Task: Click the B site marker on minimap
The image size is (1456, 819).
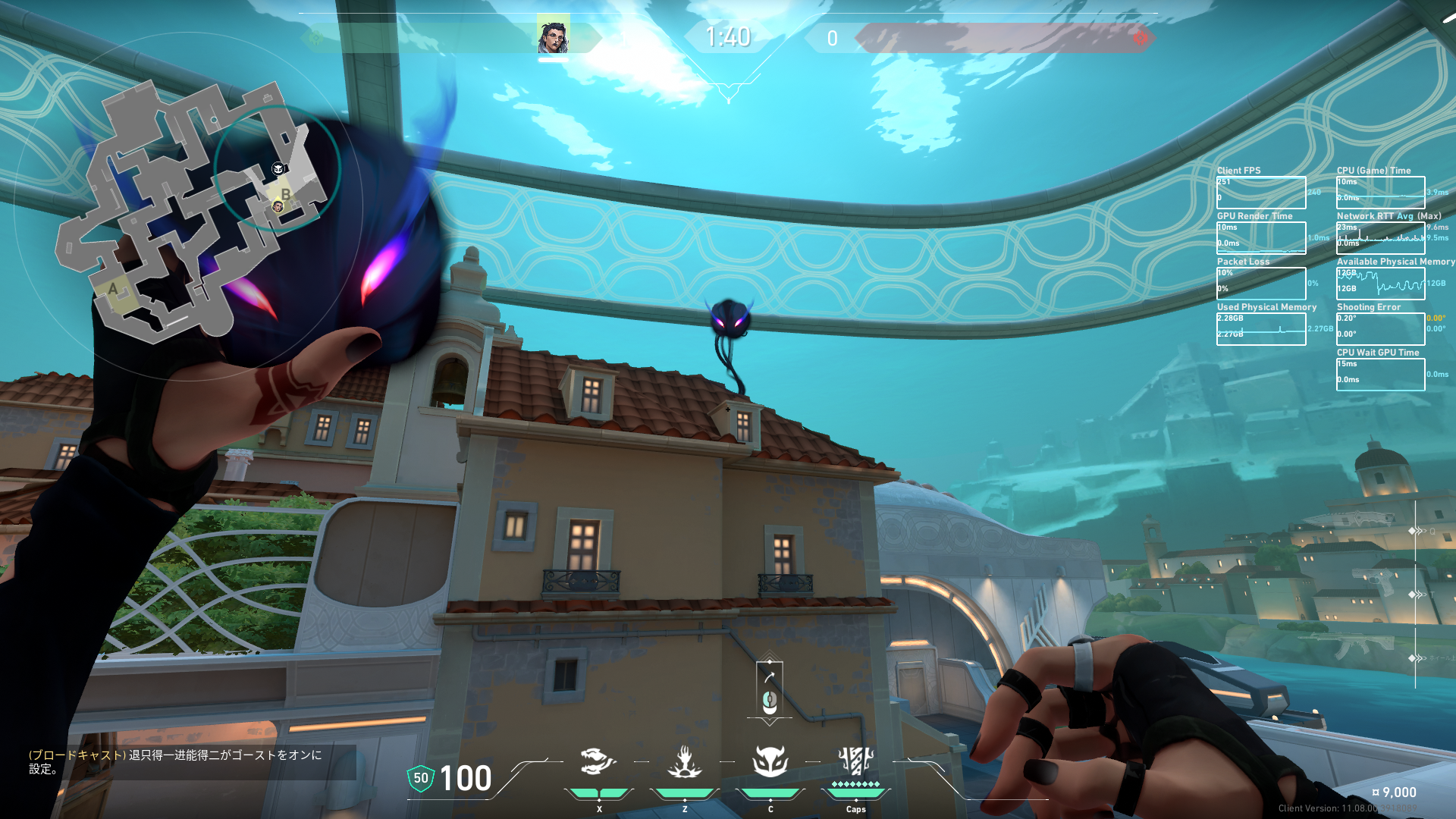Action: [286, 194]
